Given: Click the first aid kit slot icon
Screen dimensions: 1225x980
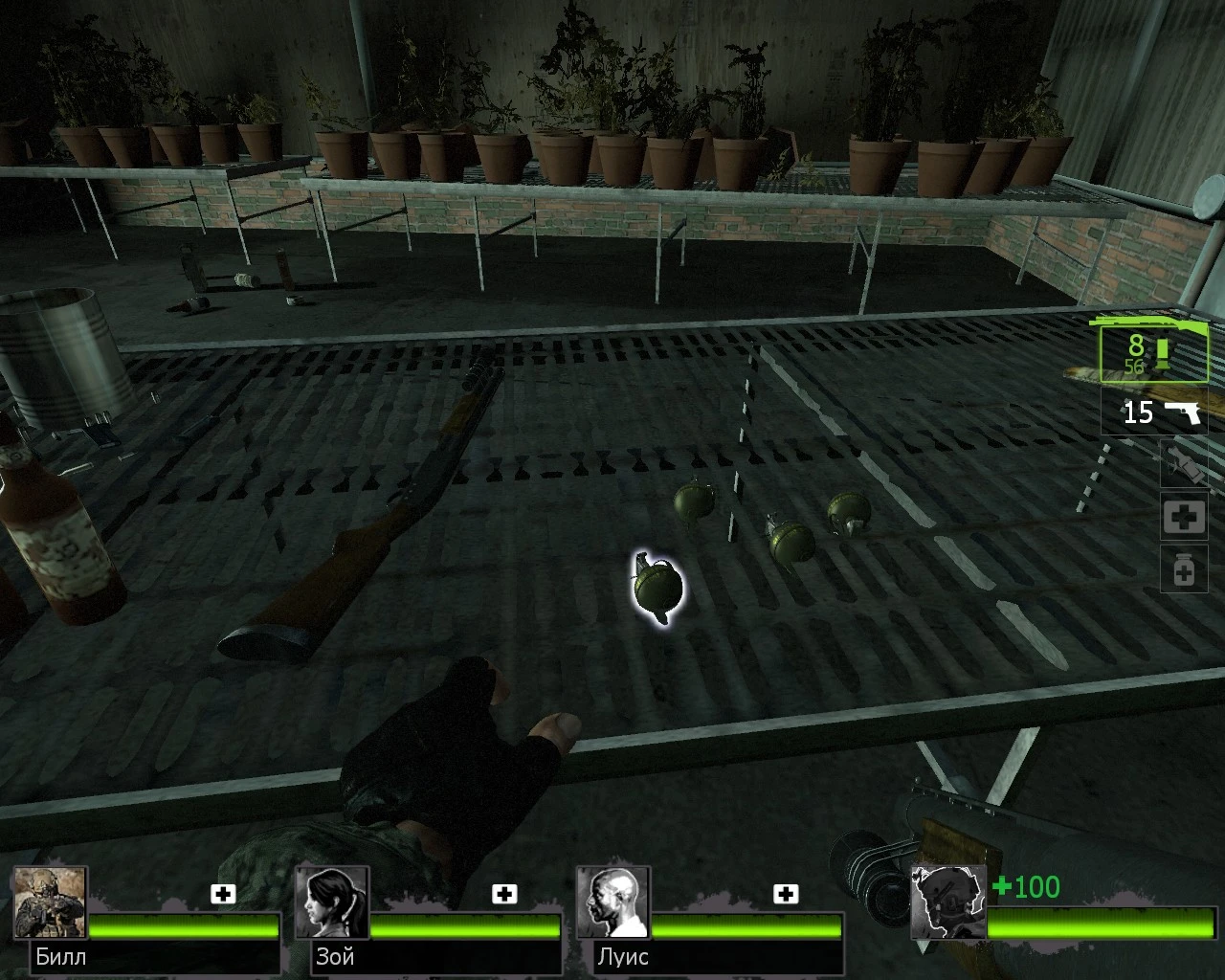Looking at the screenshot, I should [1184, 516].
